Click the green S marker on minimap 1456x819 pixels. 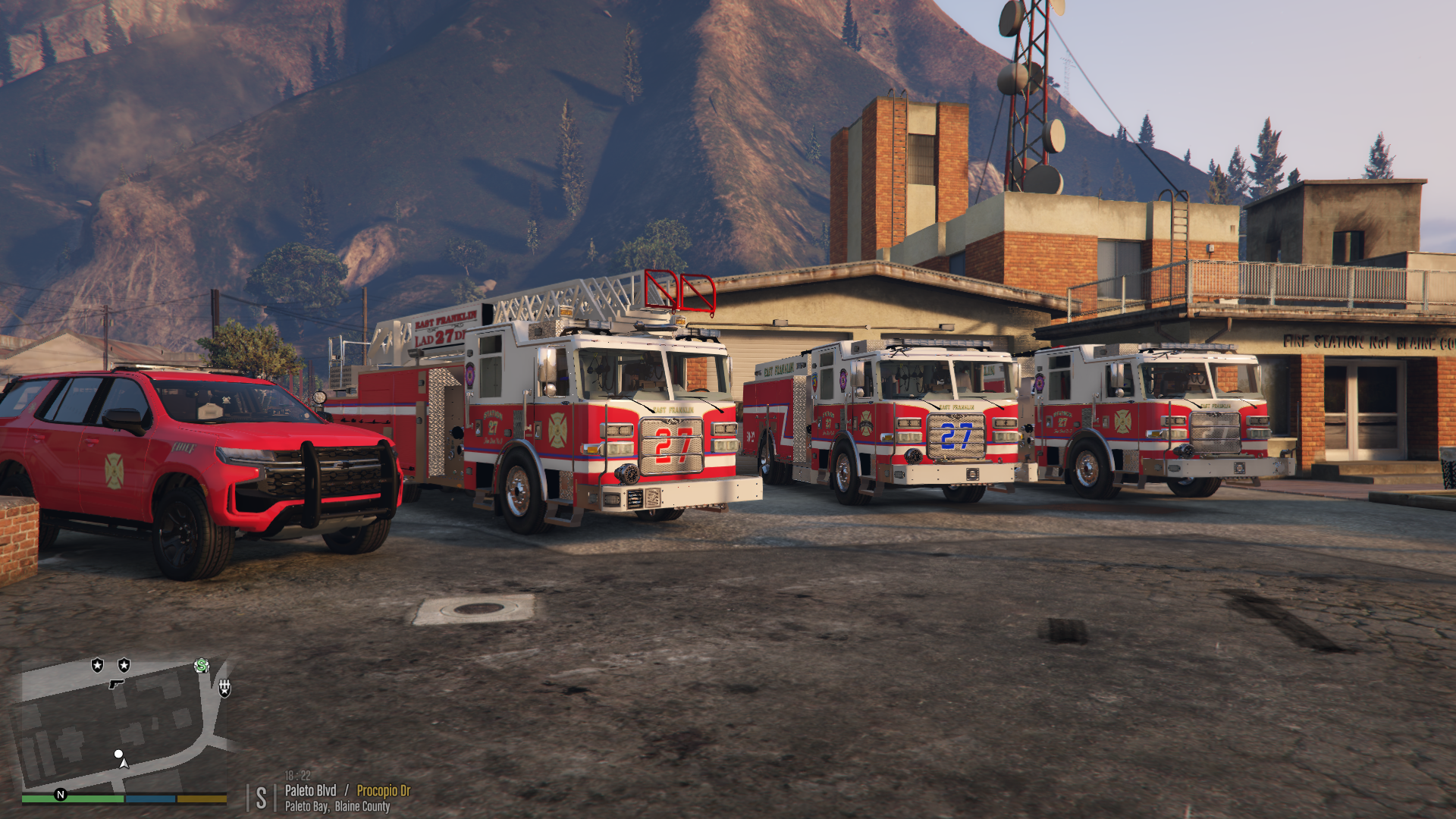tap(202, 666)
